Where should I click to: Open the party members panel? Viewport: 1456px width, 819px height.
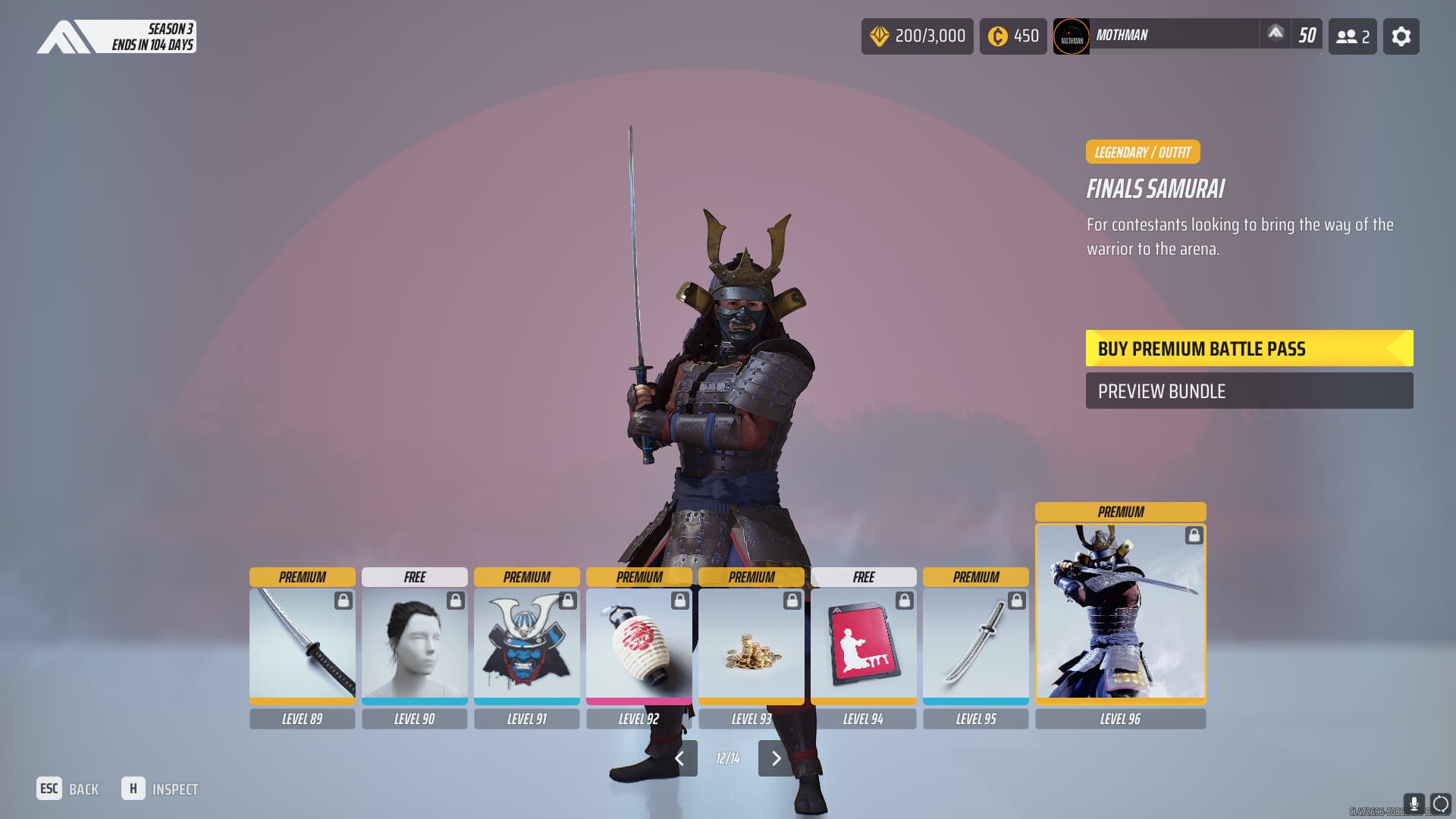coord(1352,36)
